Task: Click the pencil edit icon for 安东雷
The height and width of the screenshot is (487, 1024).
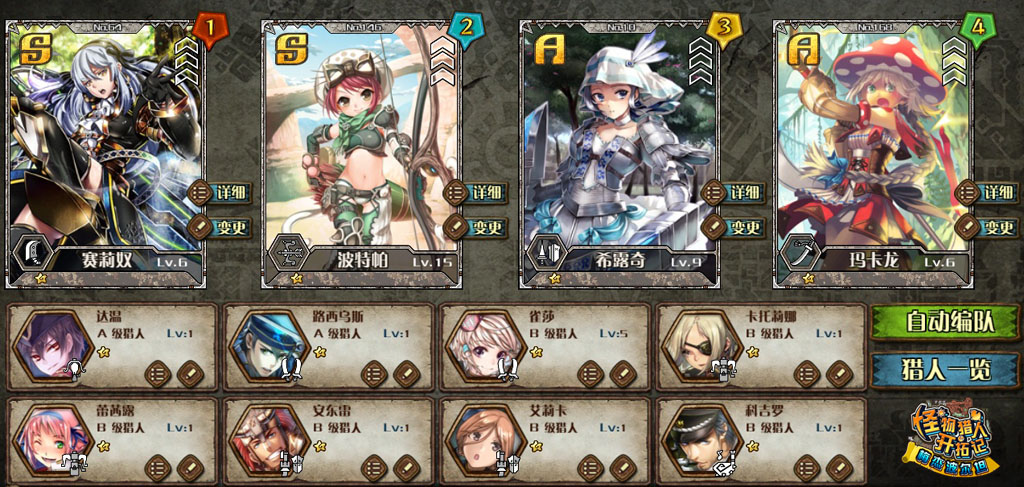Action: click(x=406, y=466)
